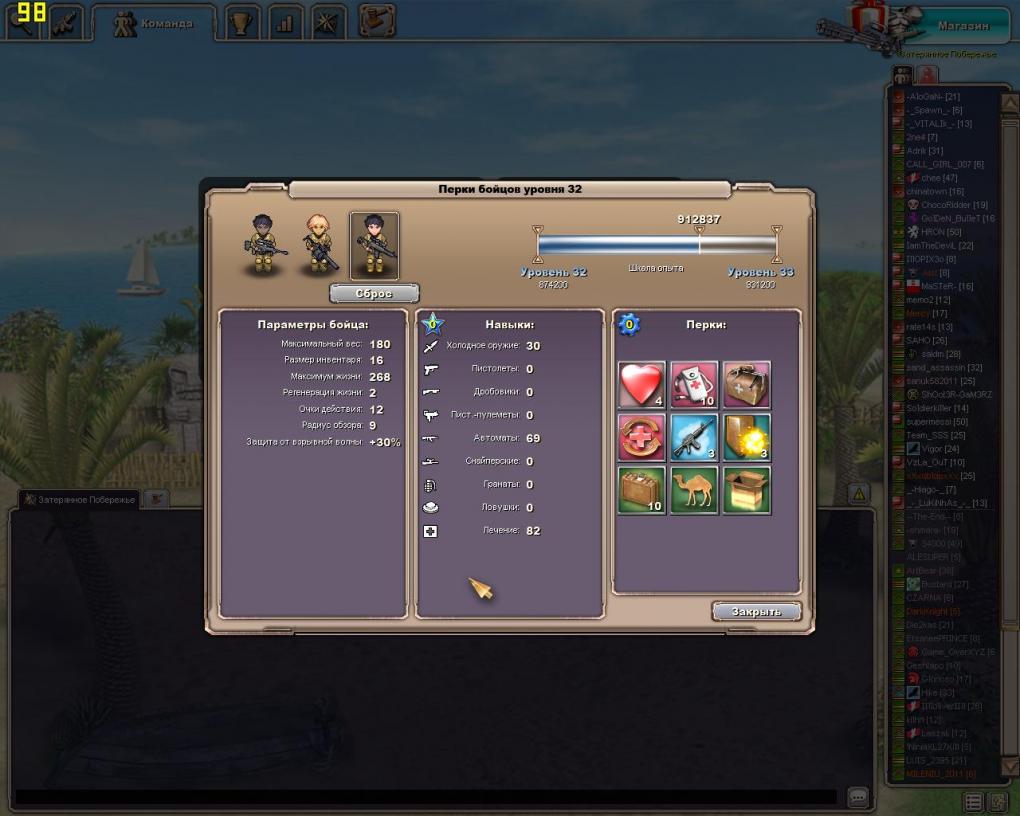The width and height of the screenshot is (1020, 816).
Task: Choose the blonde fighter portrait
Action: pos(320,245)
